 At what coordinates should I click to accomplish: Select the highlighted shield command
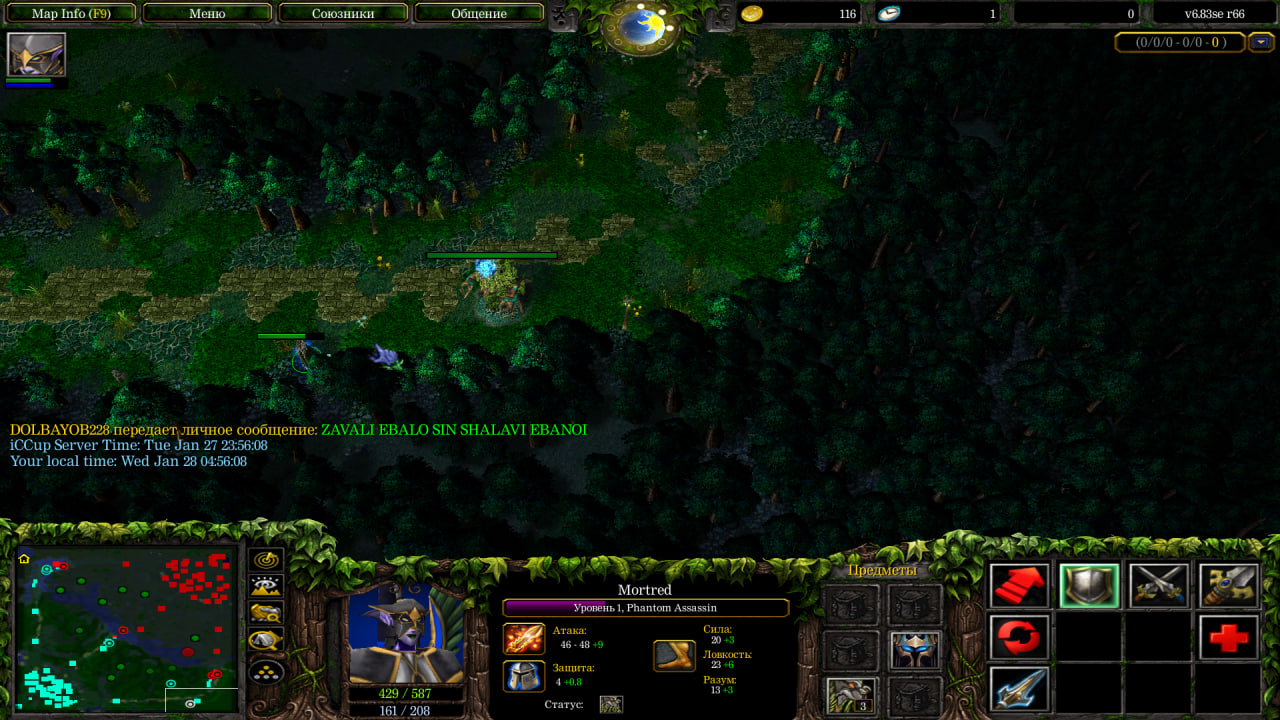[x=1089, y=586]
